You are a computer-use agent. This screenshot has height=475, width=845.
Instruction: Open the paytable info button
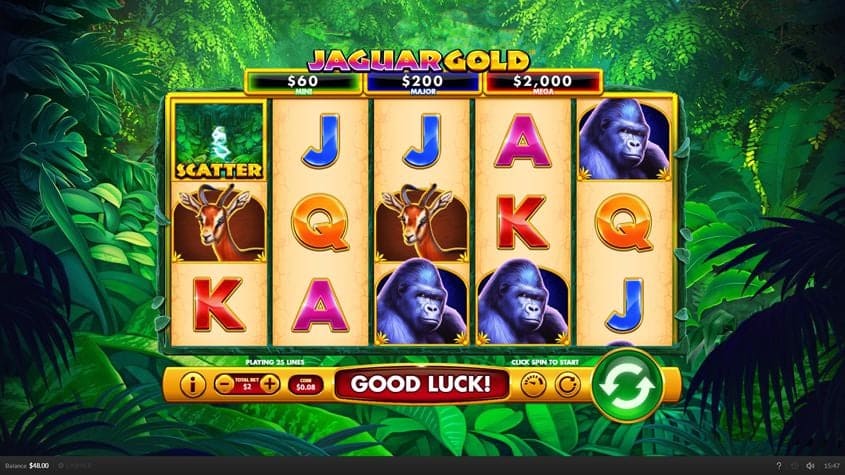[x=192, y=384]
